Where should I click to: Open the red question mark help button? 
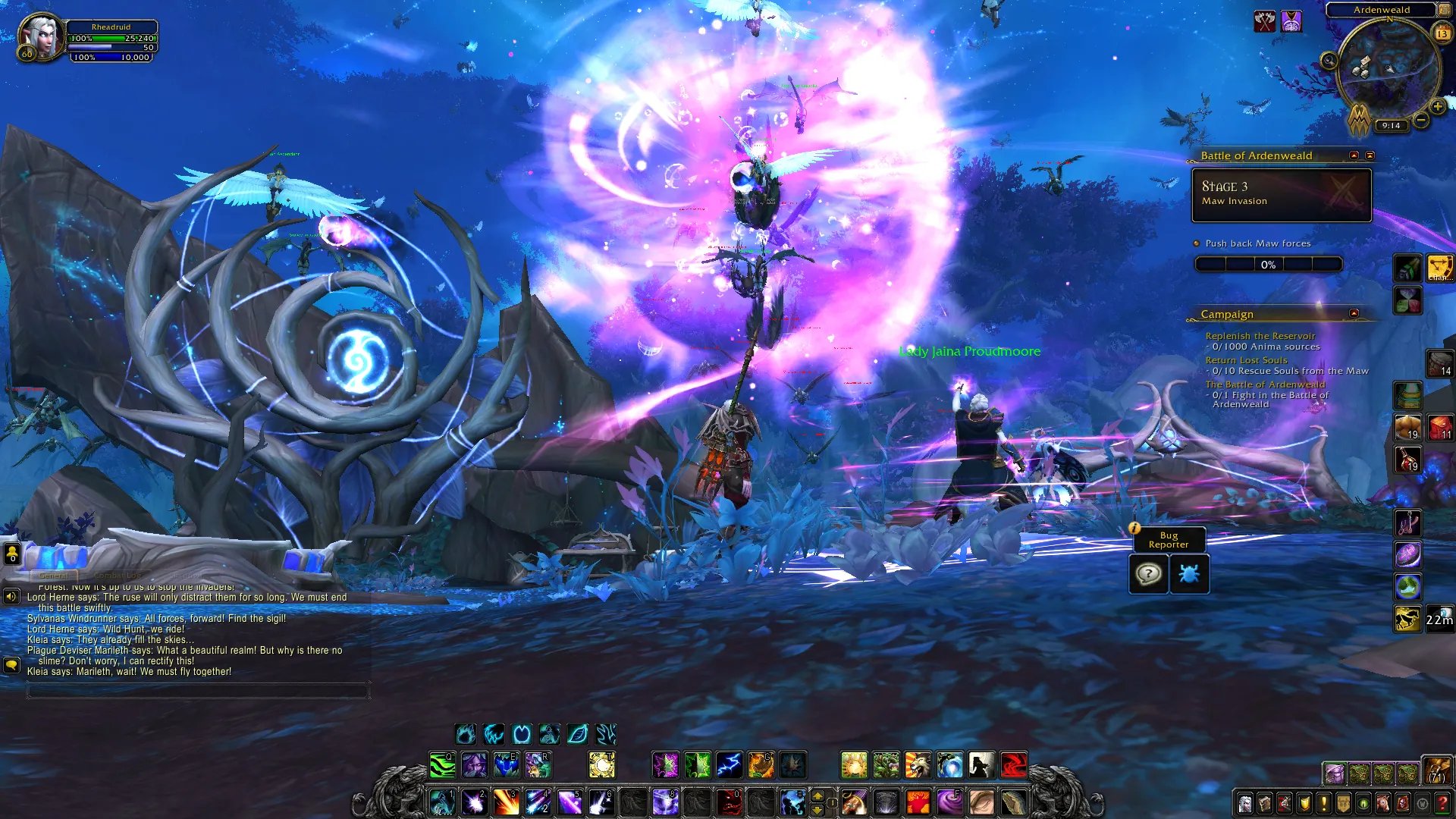[x=1442, y=803]
